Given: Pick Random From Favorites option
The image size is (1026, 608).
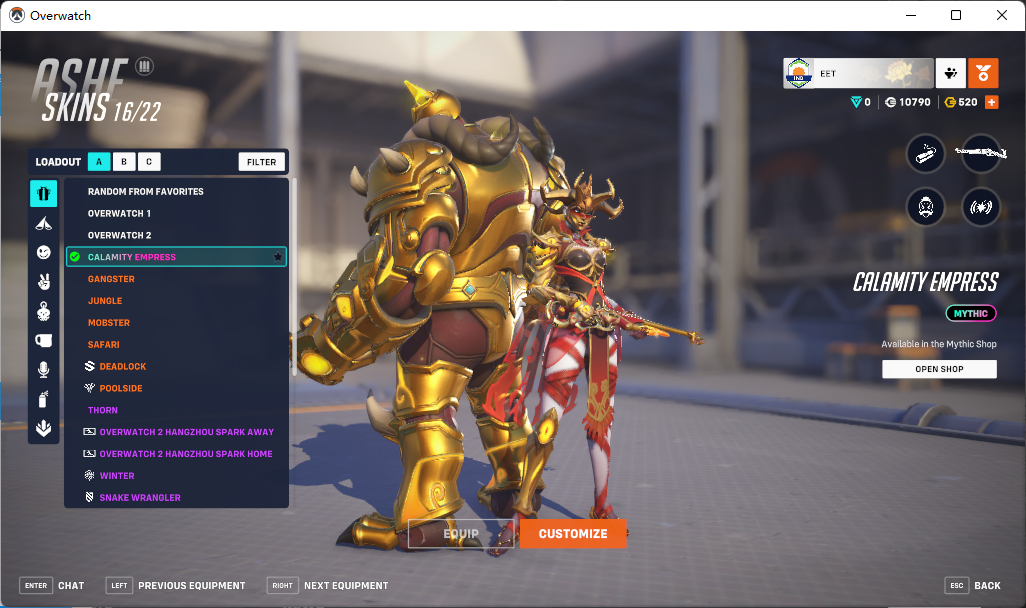Looking at the screenshot, I should (145, 192).
